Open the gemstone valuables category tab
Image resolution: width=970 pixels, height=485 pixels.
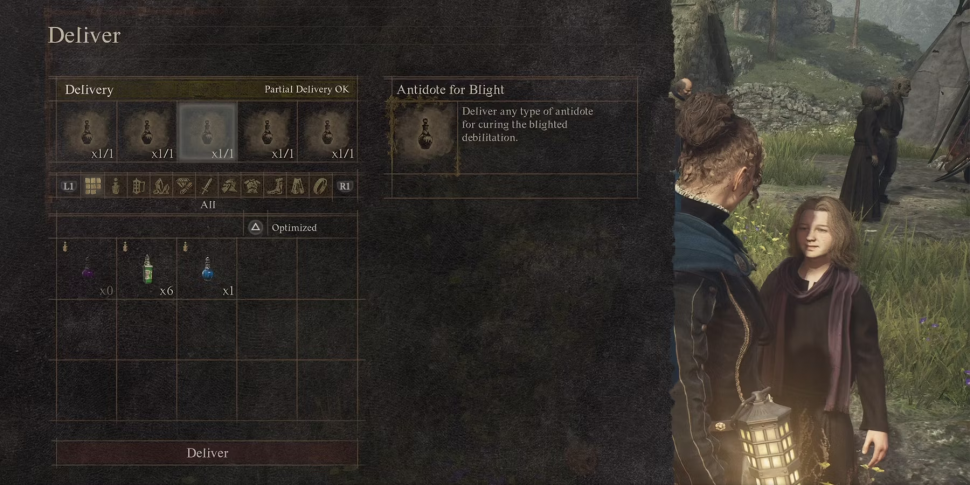184,186
